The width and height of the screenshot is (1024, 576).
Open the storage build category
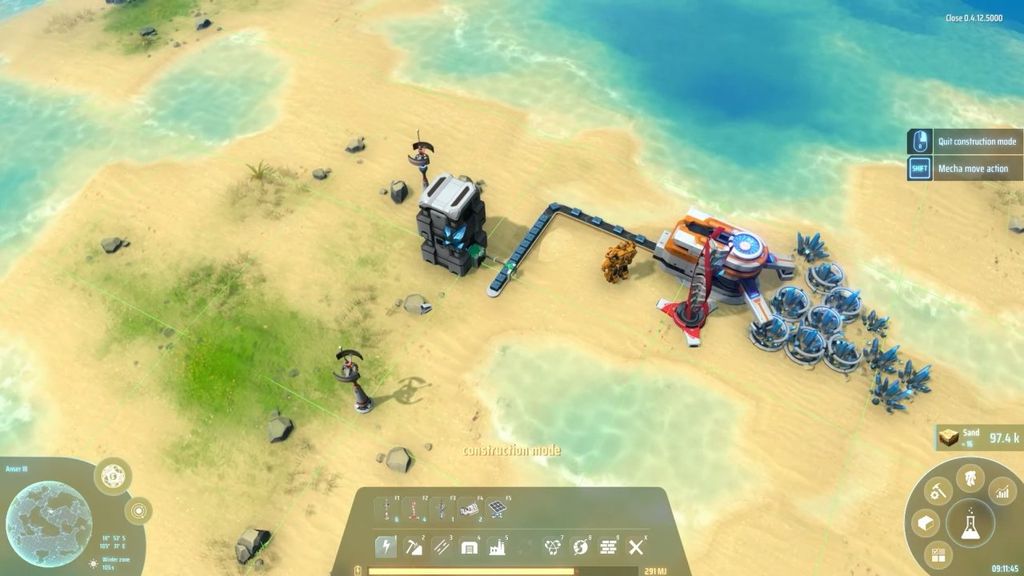[468, 546]
